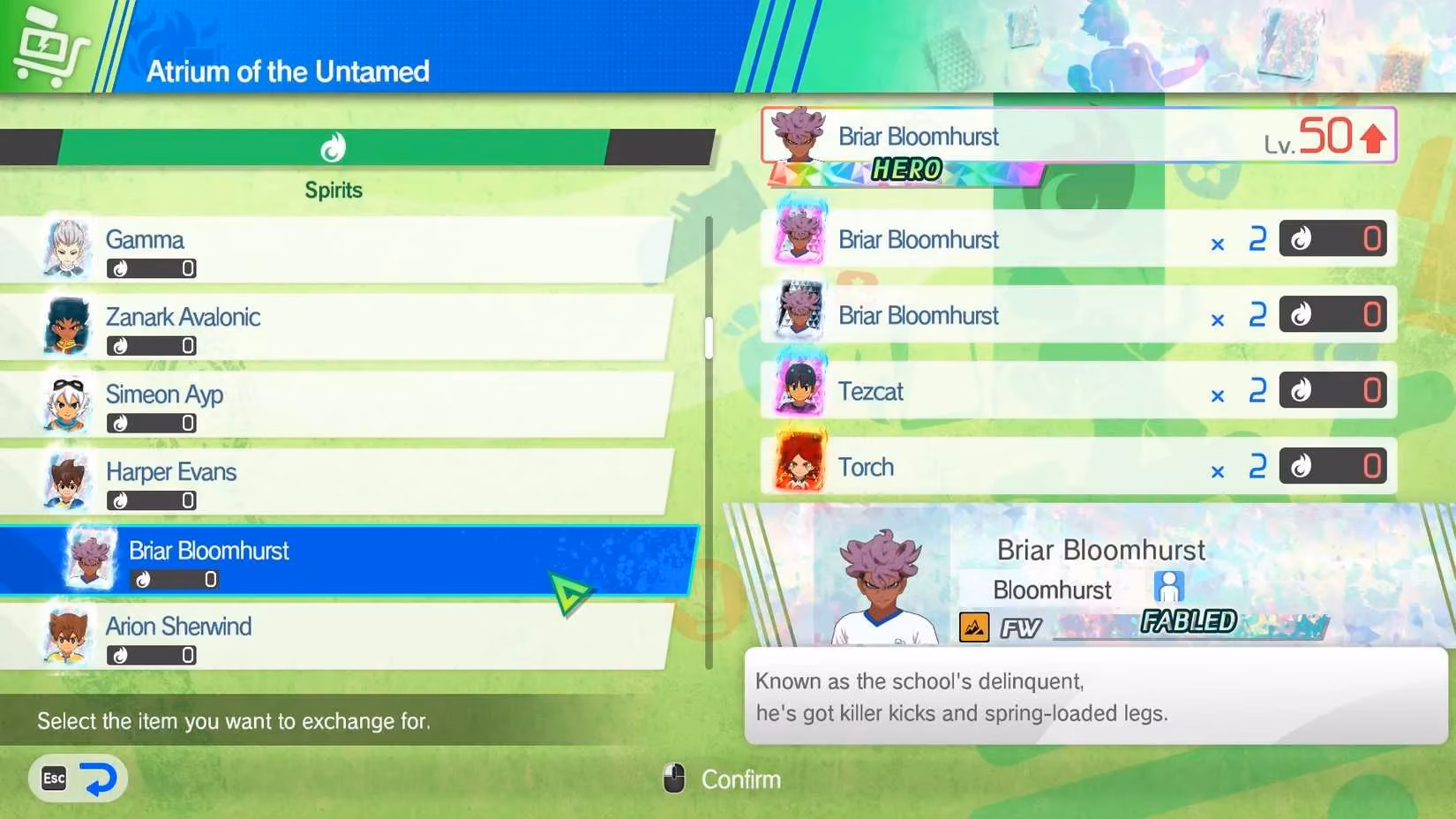Select the flame Spirits icon above the list
Viewport: 1456px width, 819px height.
[334, 147]
